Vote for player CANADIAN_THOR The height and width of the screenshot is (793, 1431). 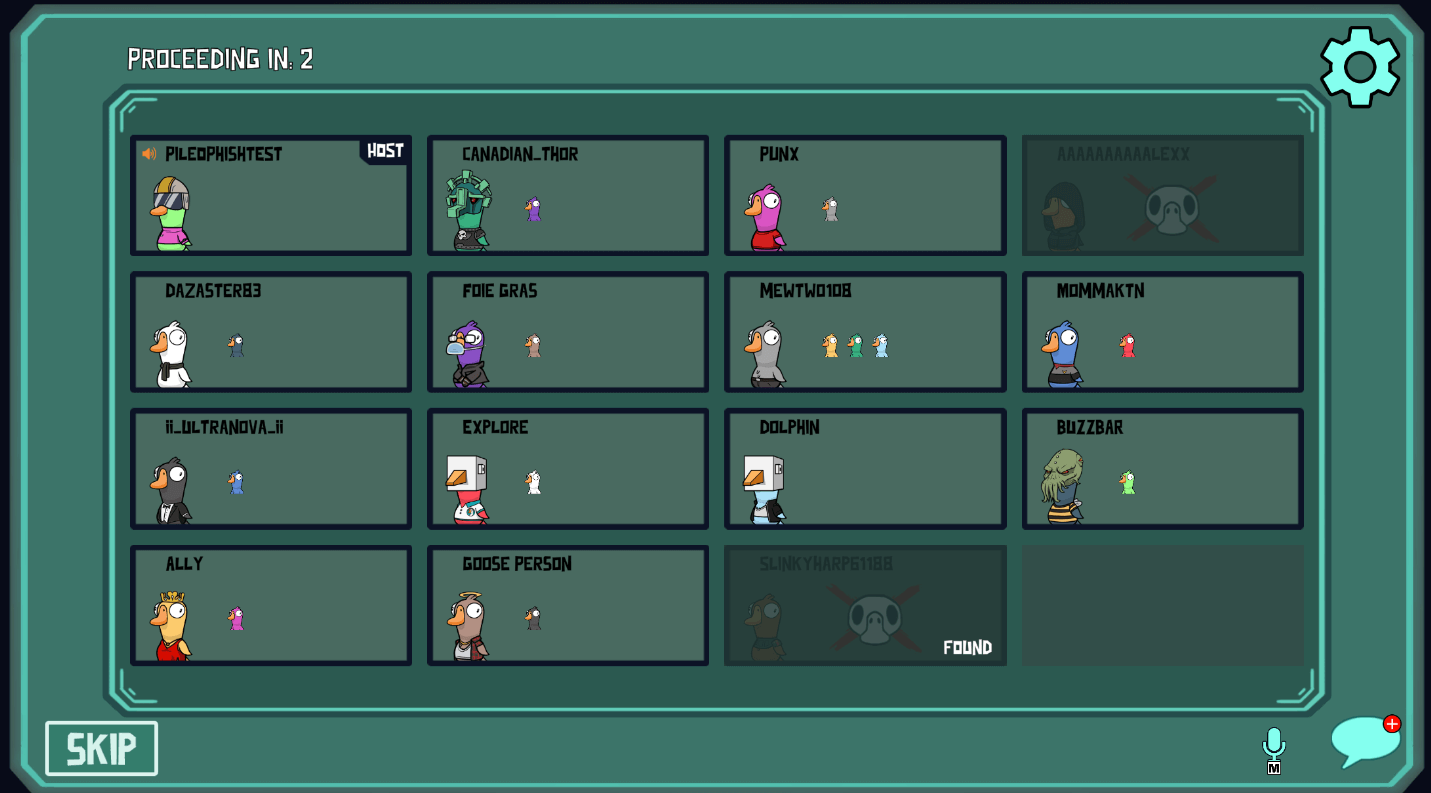568,196
